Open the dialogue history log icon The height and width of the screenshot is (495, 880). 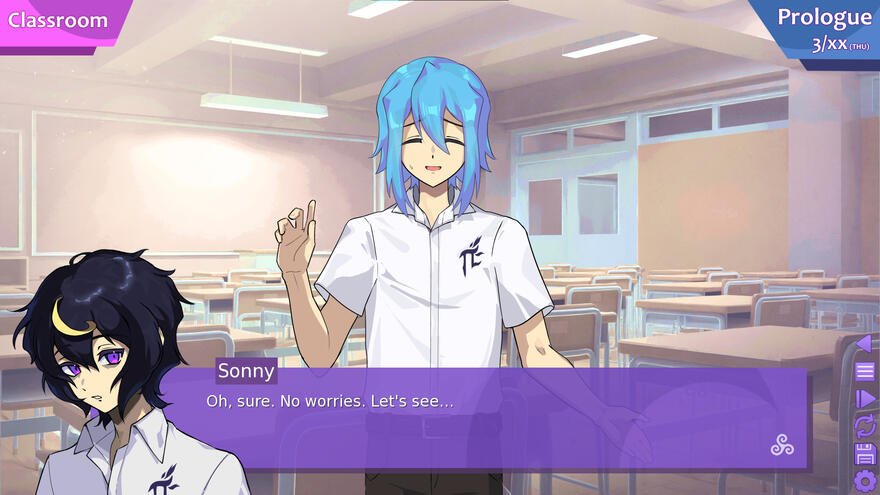[x=865, y=372]
